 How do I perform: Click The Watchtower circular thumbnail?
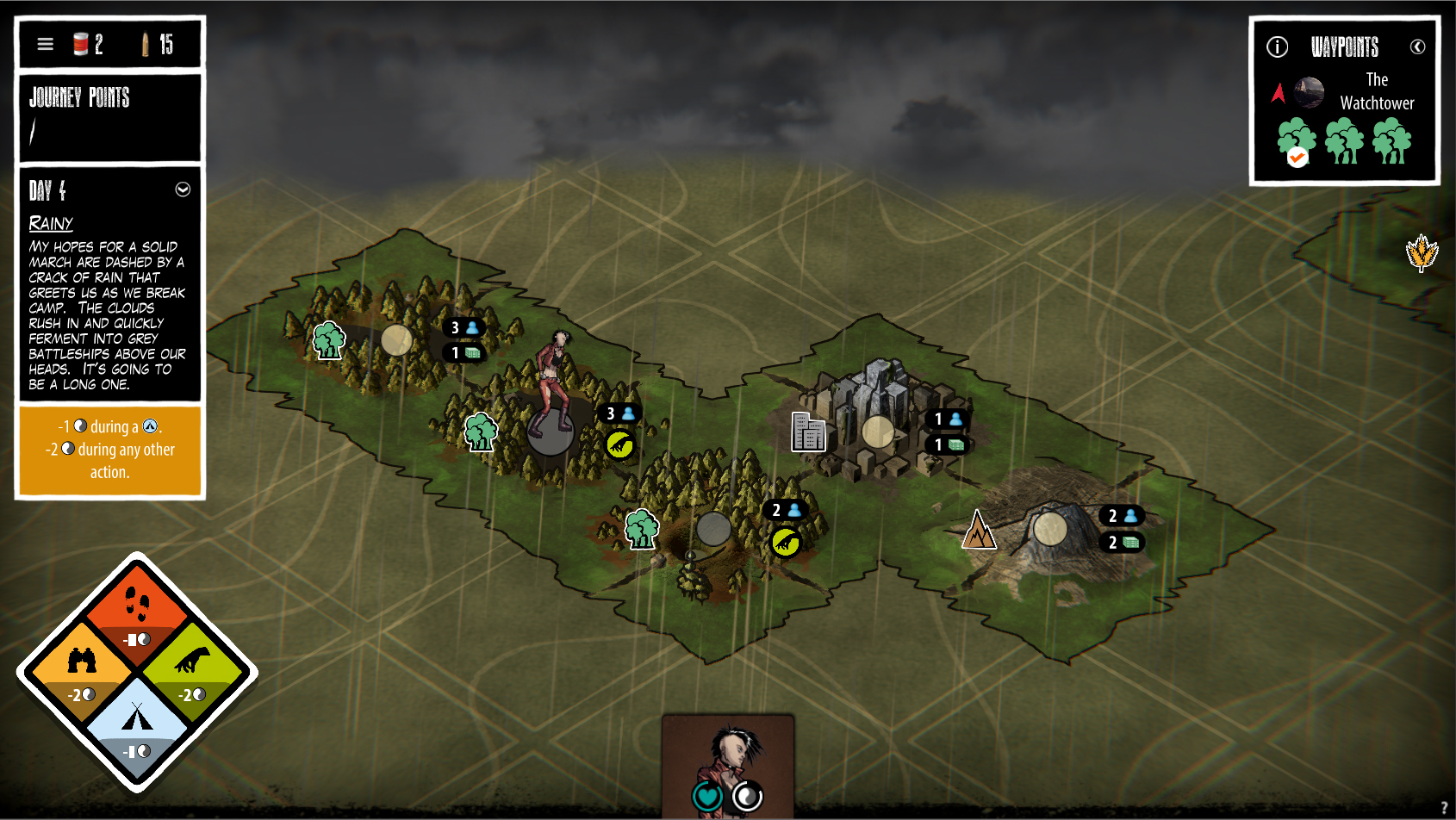(x=1310, y=92)
